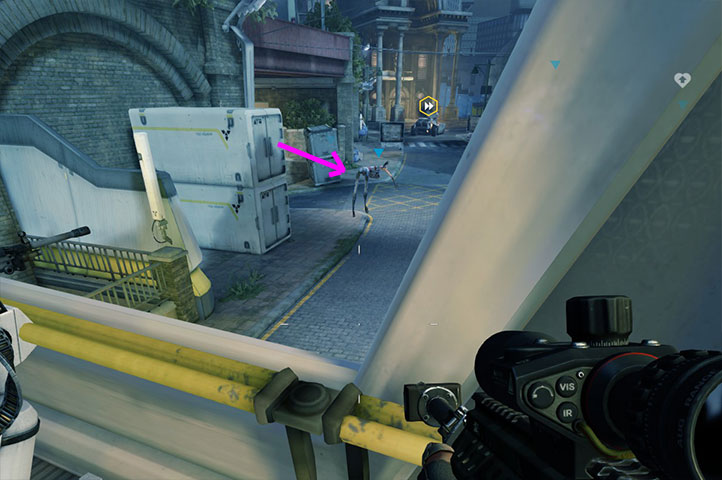Select the yellow hexagon double-arrow objective marker
722x480 pixels.
pos(428,104)
